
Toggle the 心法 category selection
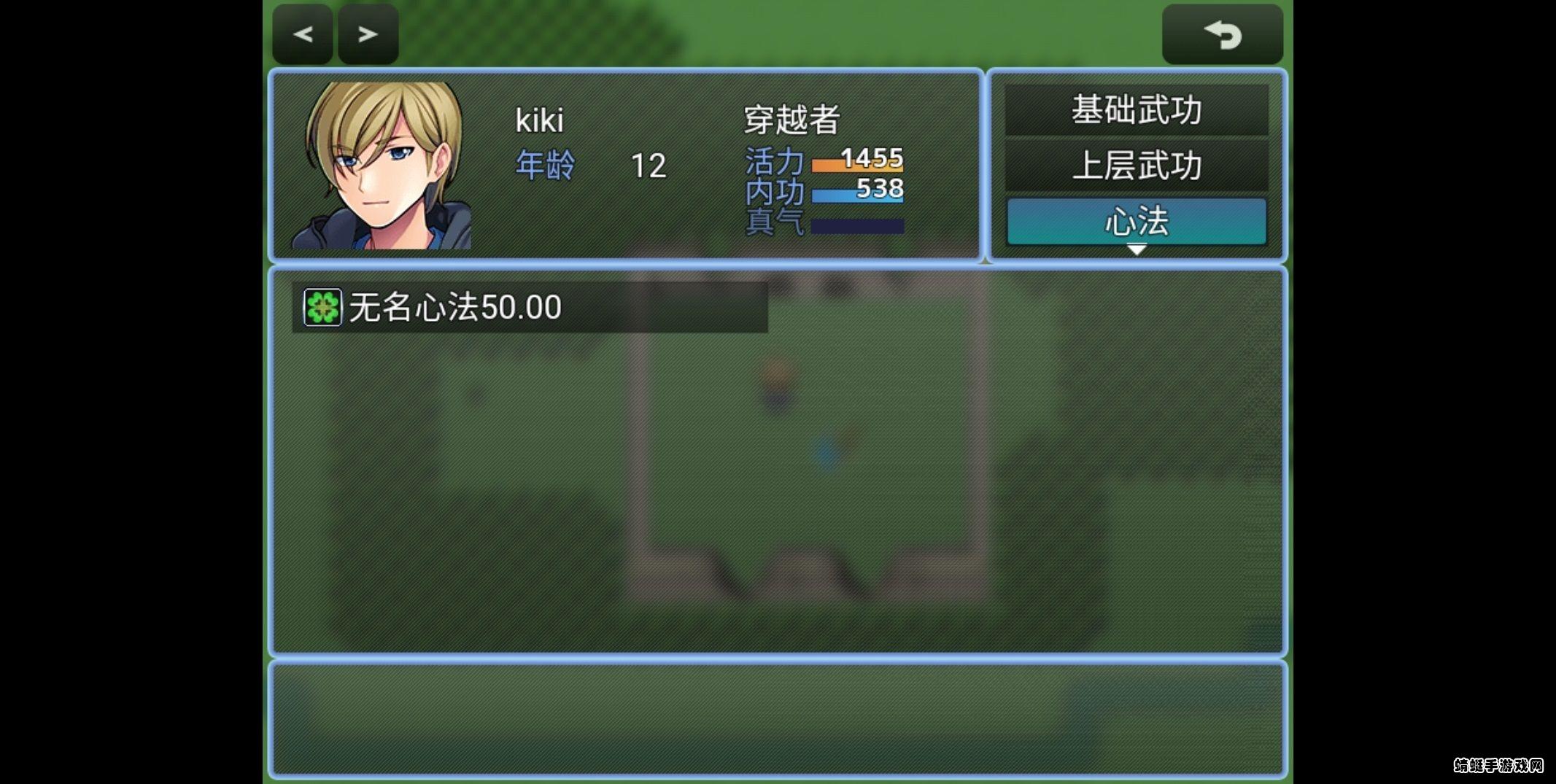click(1135, 221)
